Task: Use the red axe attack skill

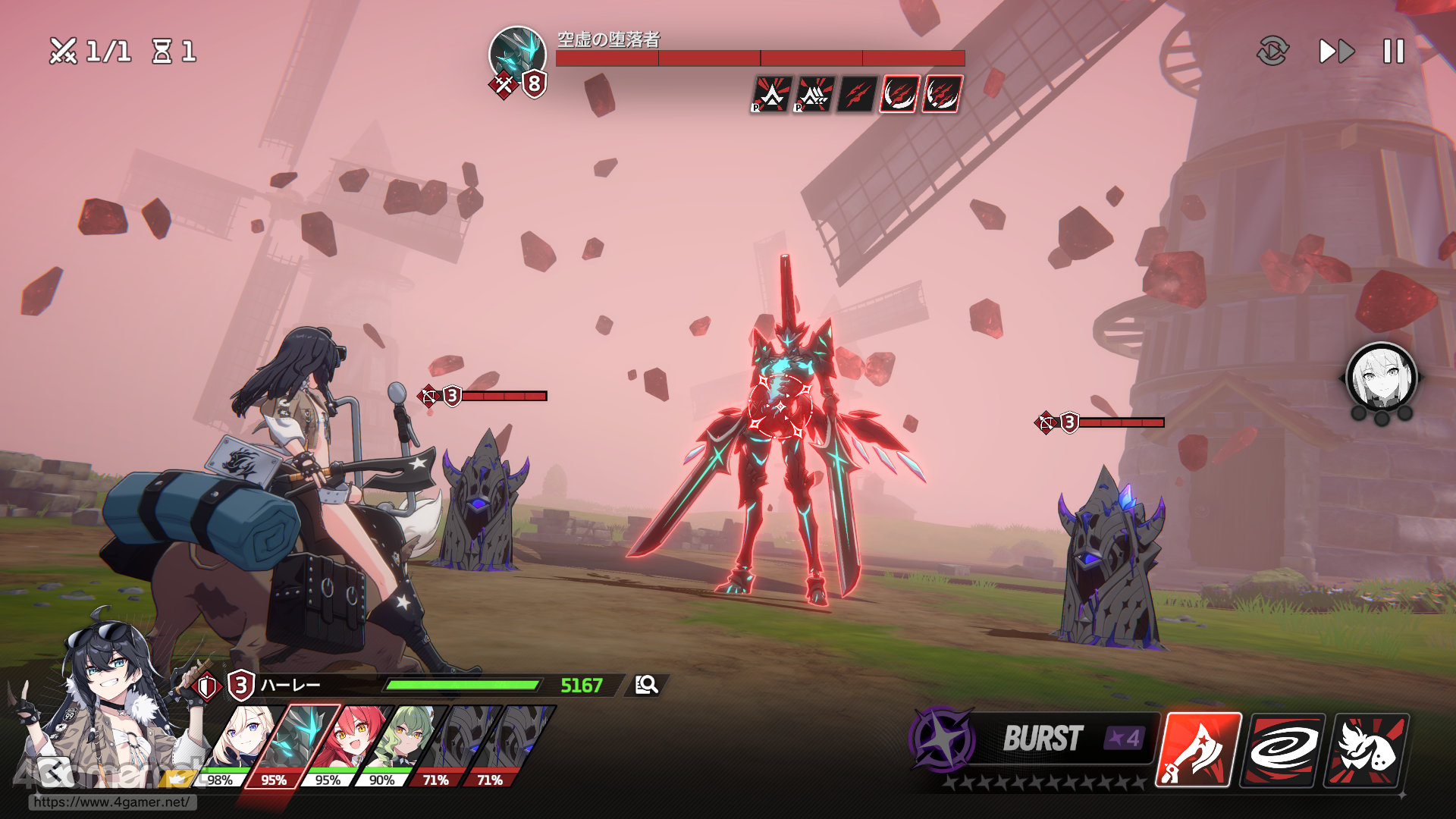Action: (1198, 749)
